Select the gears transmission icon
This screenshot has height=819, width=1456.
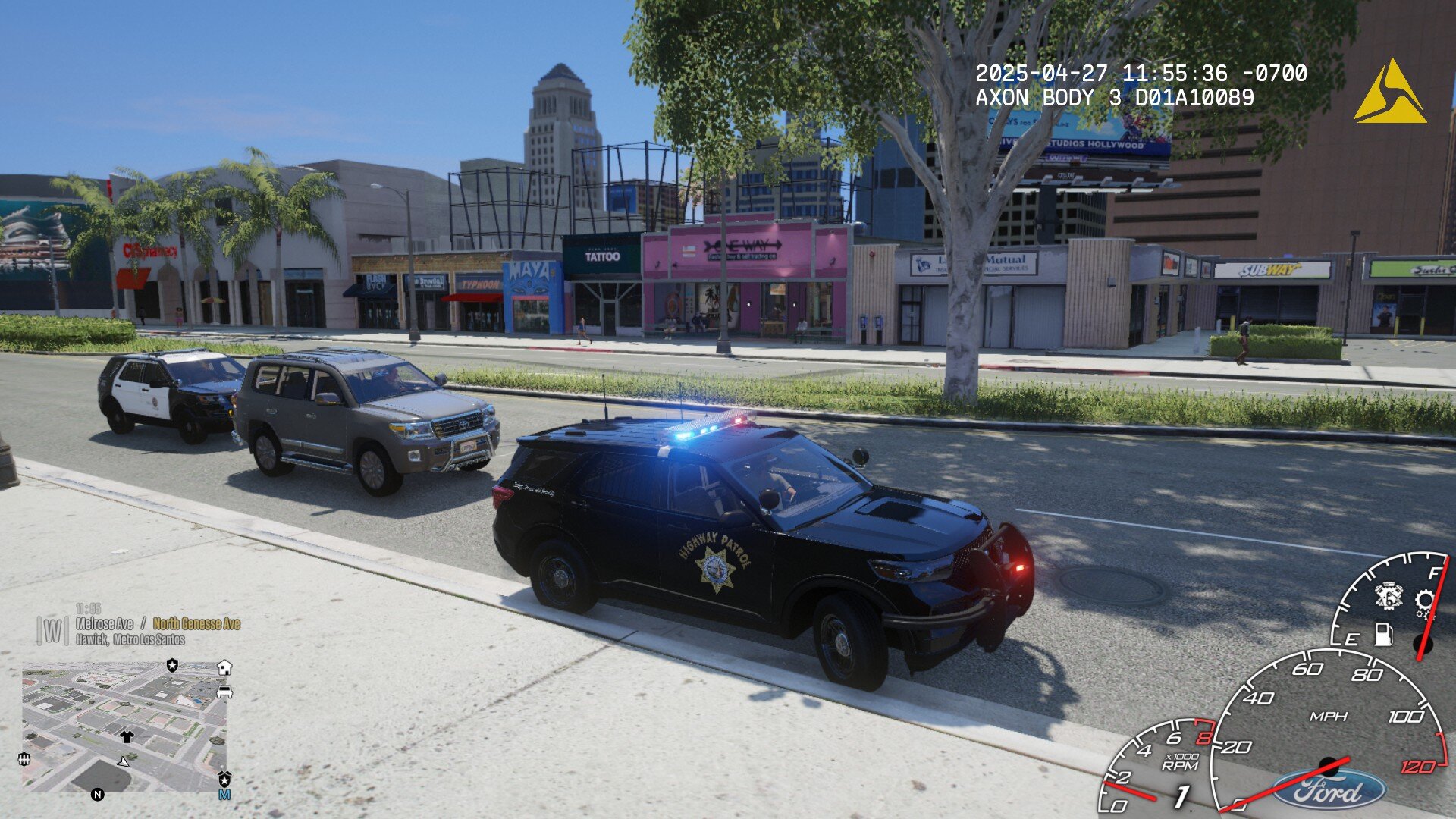1425,604
